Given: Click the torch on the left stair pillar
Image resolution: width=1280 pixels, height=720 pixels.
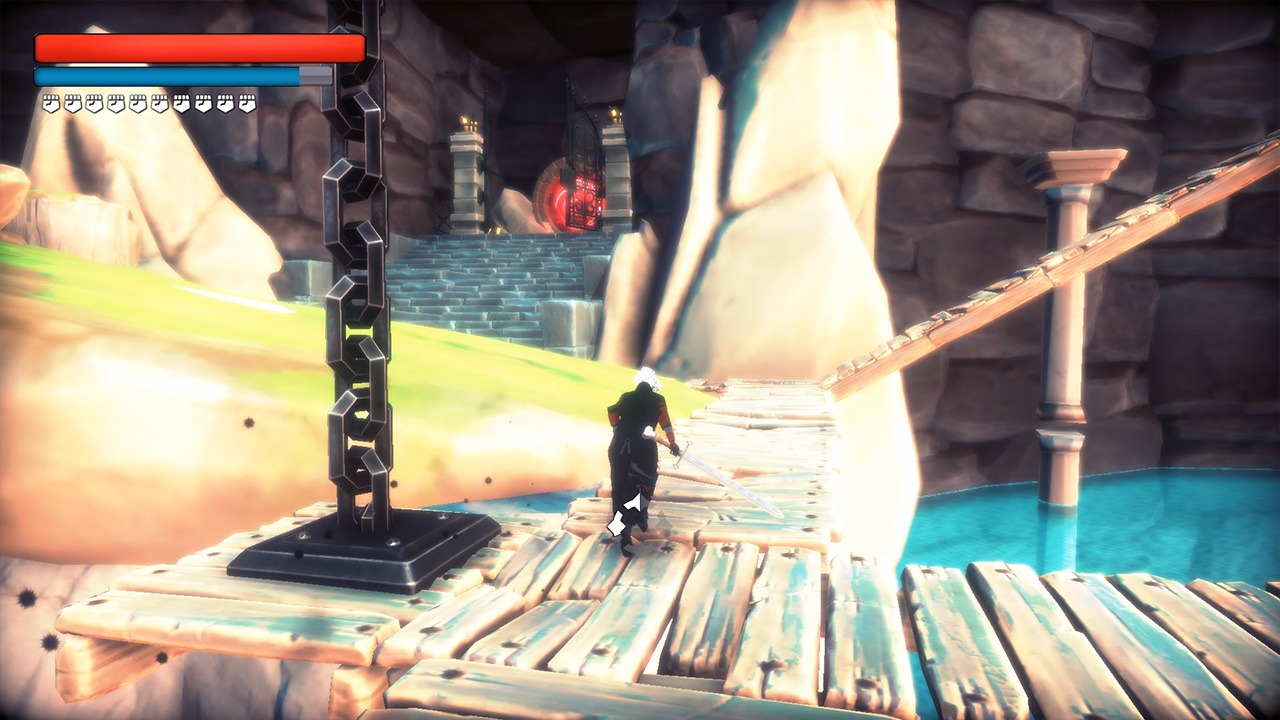Looking at the screenshot, I should click(467, 120).
